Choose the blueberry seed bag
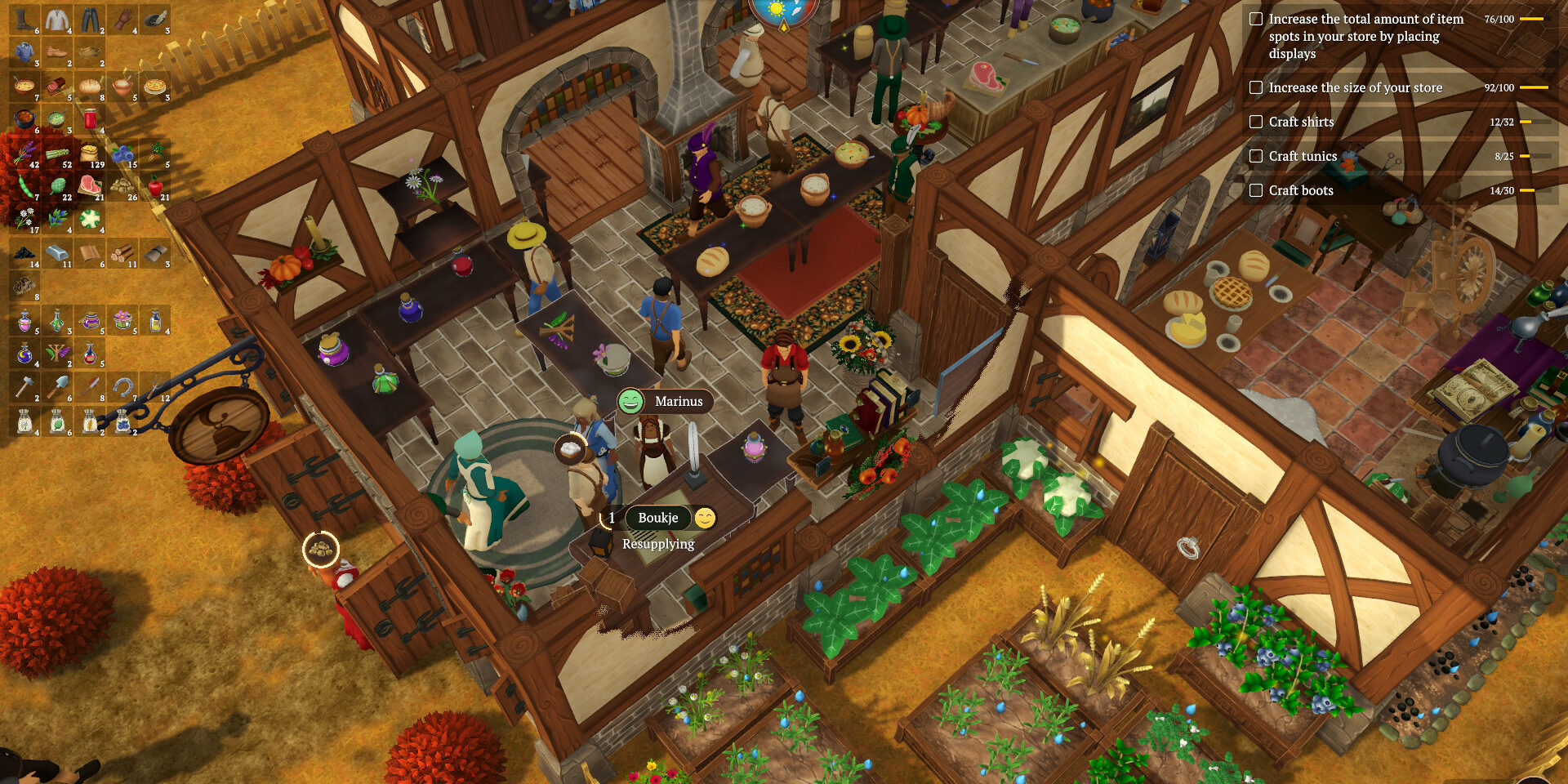 122,421
